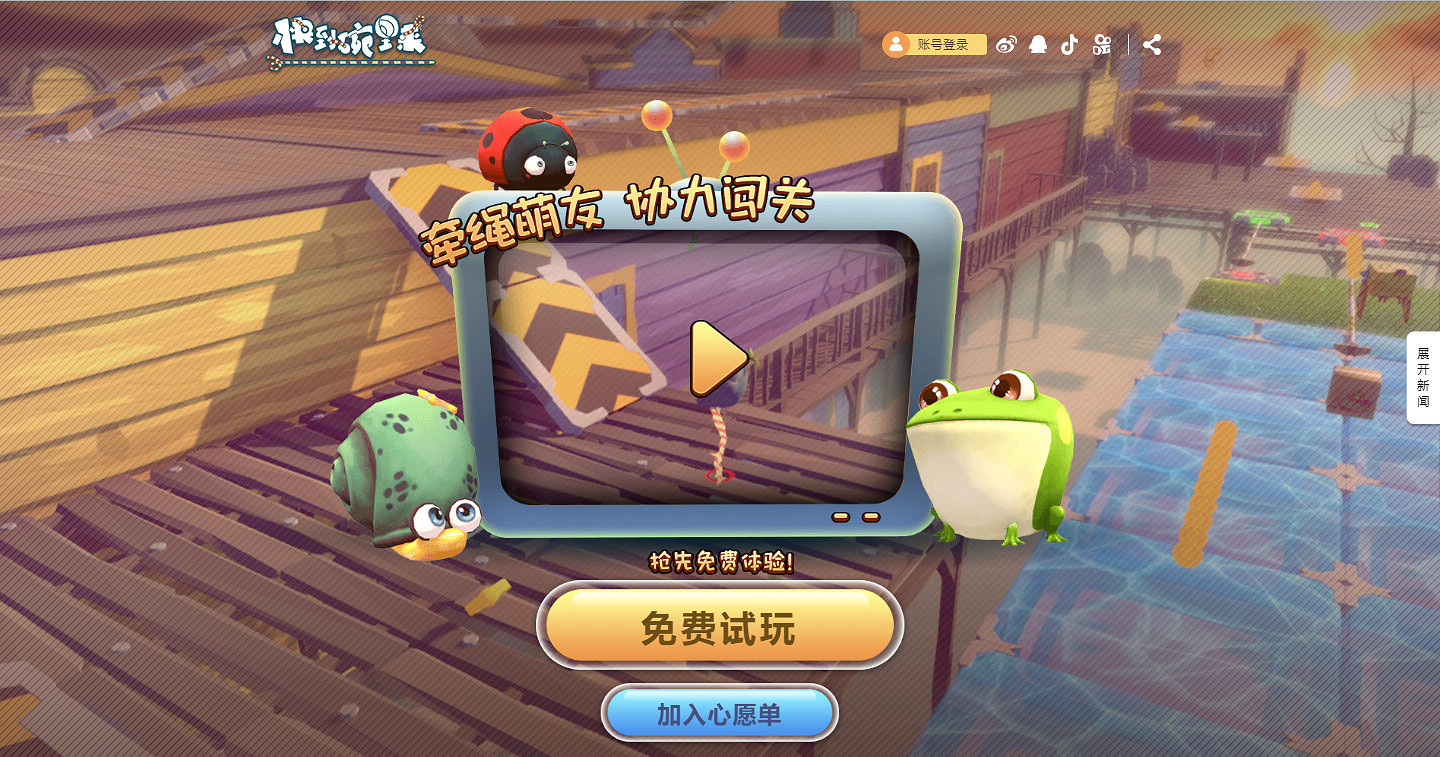Open the Douyin (TikTok) icon
The width and height of the screenshot is (1440, 757).
(1068, 44)
